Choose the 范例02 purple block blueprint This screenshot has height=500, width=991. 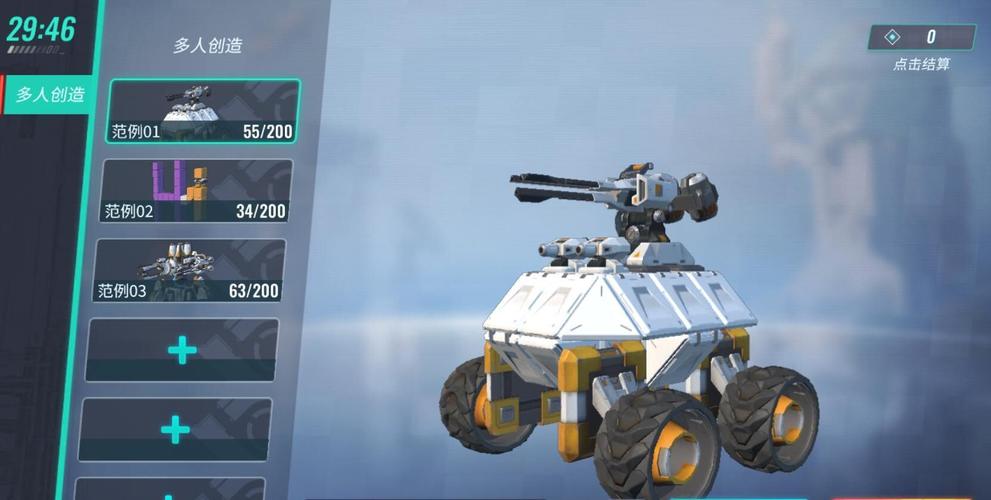[x=196, y=190]
